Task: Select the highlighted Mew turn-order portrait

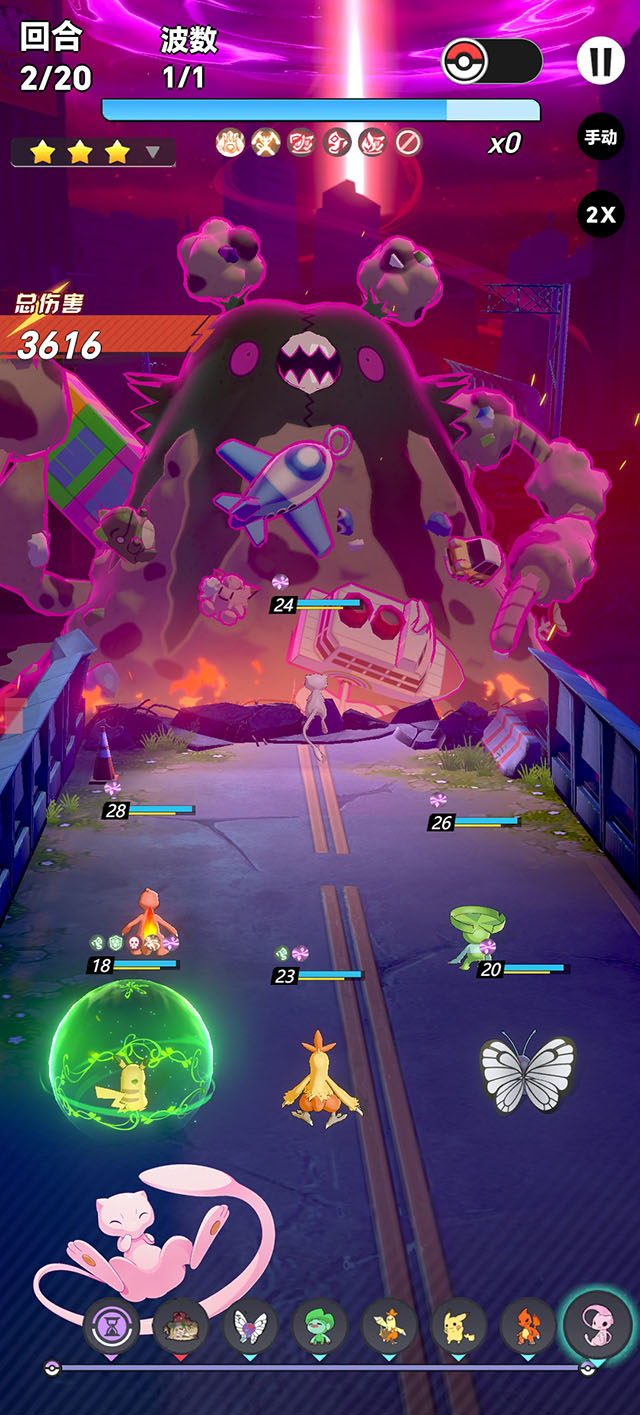Action: pos(597,1324)
